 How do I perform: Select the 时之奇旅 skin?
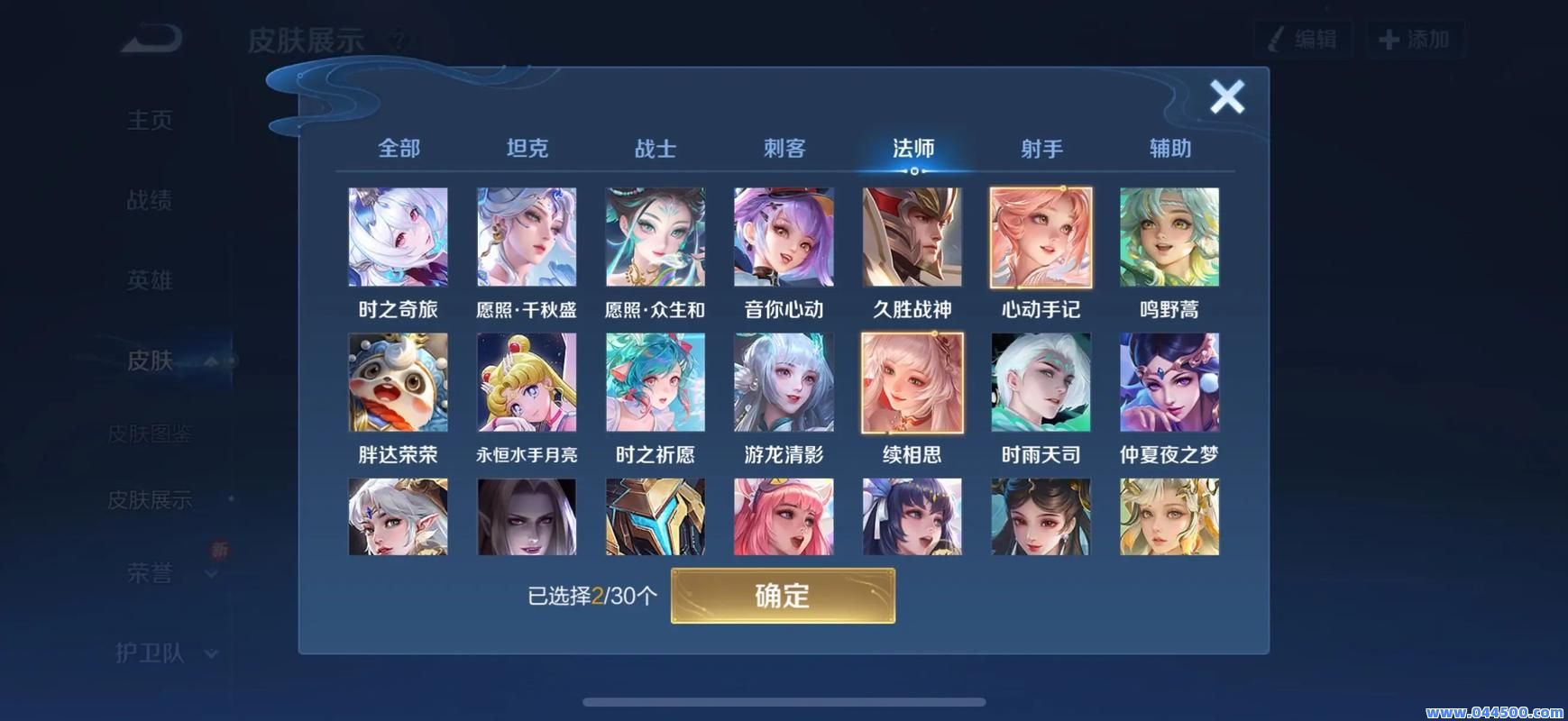398,236
